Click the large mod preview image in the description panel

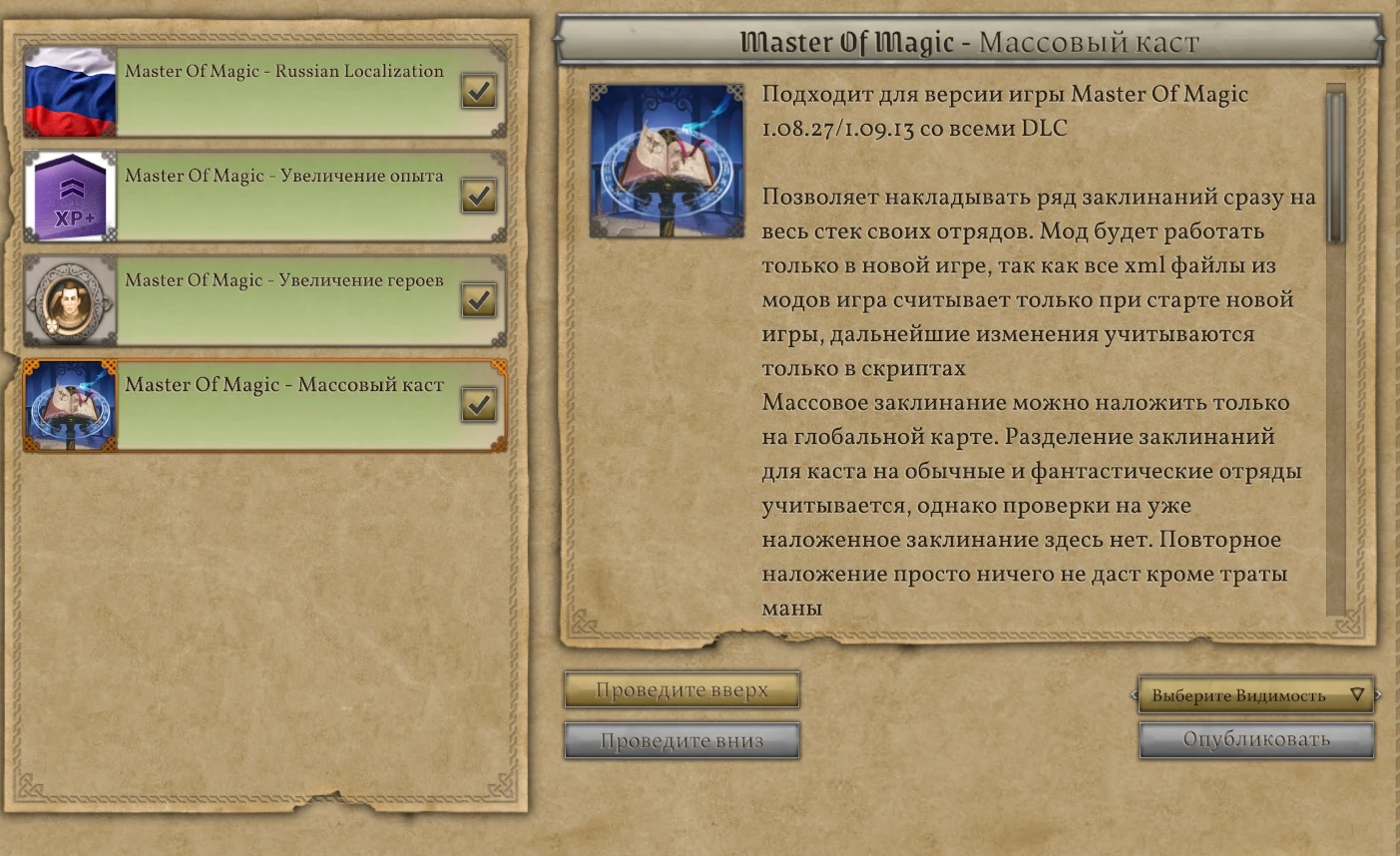[666, 162]
